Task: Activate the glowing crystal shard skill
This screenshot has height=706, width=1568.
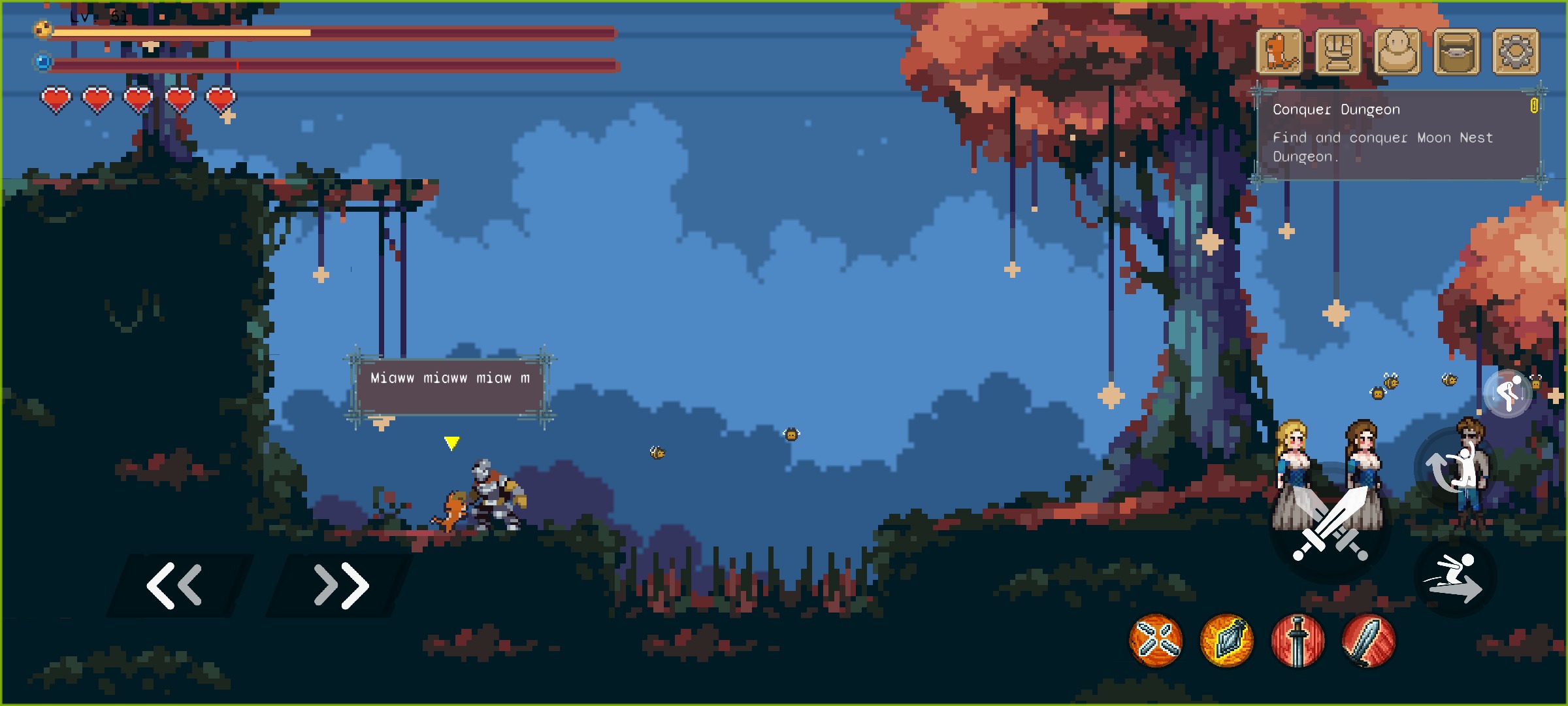Action: (1227, 641)
